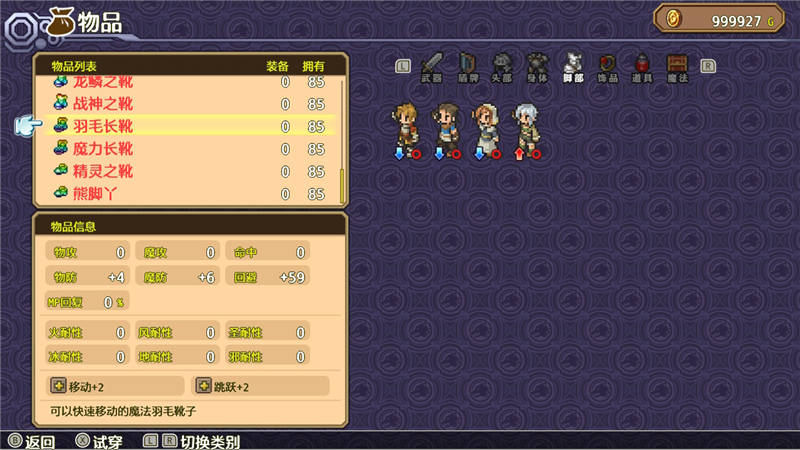
Task: Switch to the 武器 sword category
Action: [432, 66]
